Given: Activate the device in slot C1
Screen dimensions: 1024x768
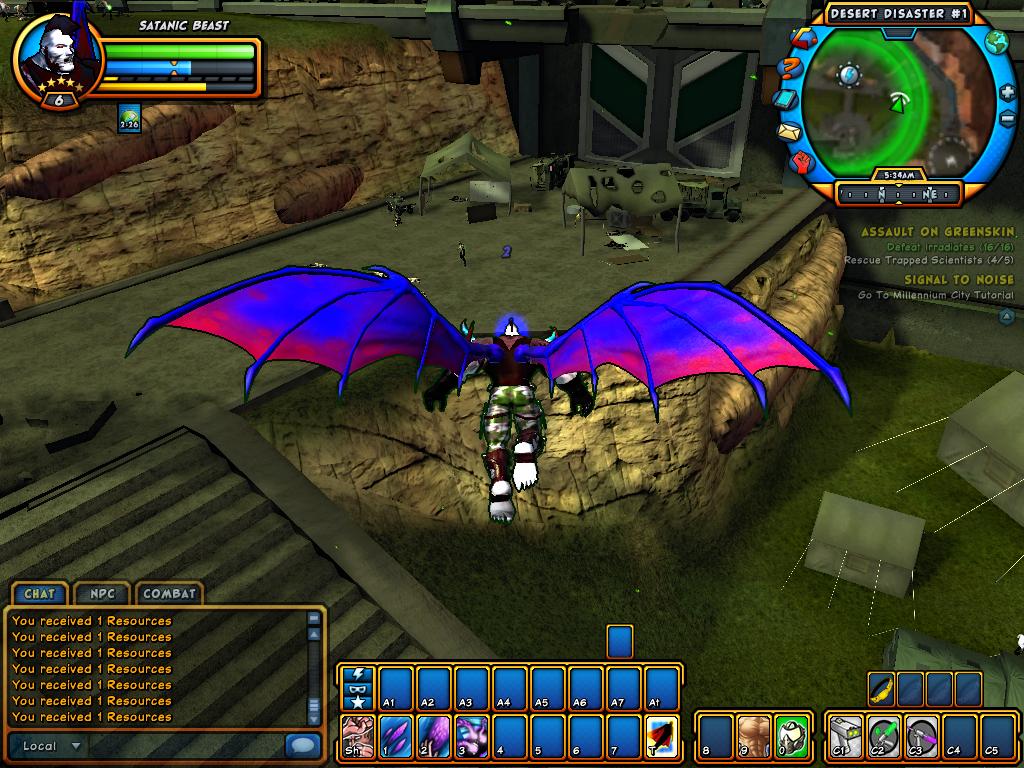Looking at the screenshot, I should pyautogui.click(x=846, y=734).
